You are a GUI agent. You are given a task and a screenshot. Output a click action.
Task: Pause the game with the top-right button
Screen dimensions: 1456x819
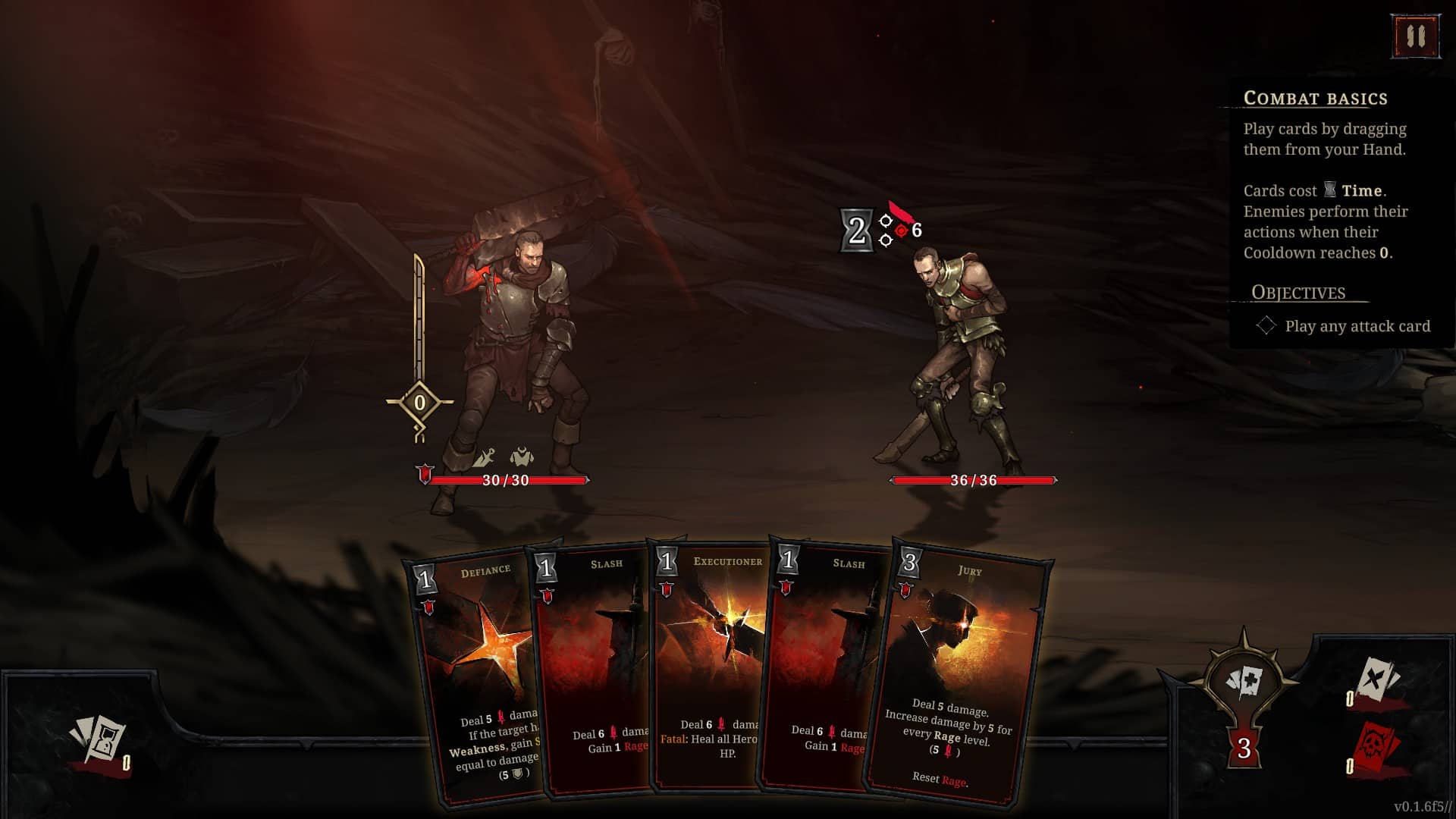[1415, 36]
